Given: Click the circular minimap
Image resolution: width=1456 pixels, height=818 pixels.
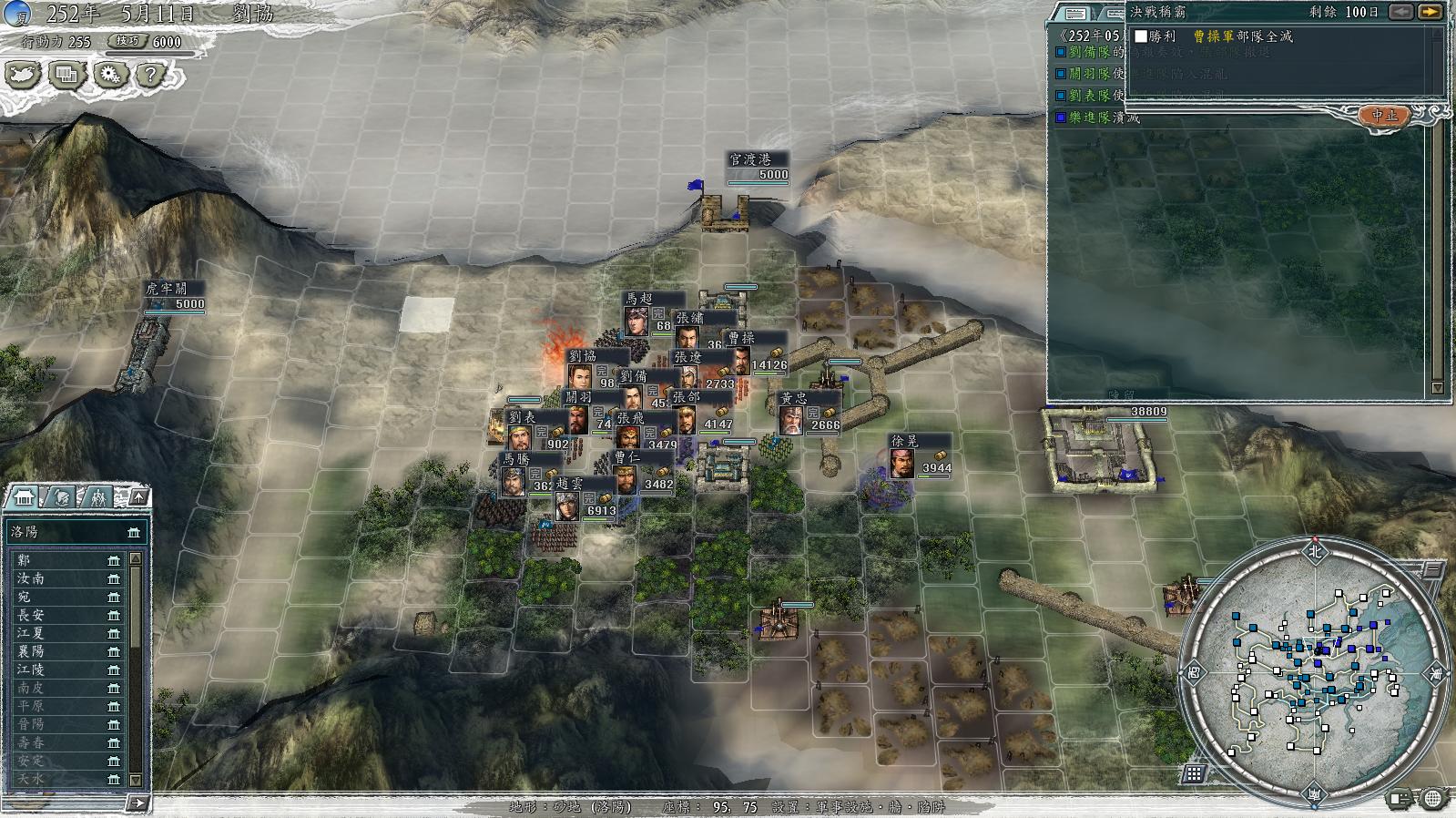Looking at the screenshot, I should (1314, 670).
